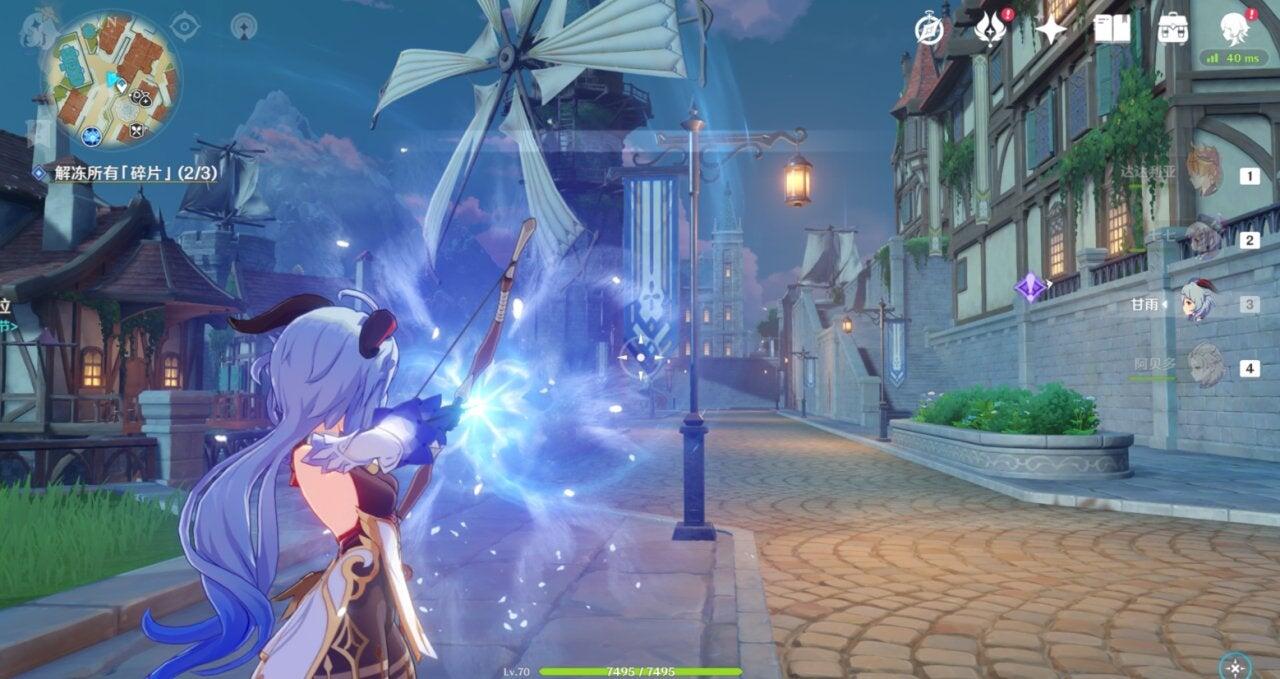Click the signal beacon icon beside the minimap
The height and width of the screenshot is (679, 1280).
[244, 26]
